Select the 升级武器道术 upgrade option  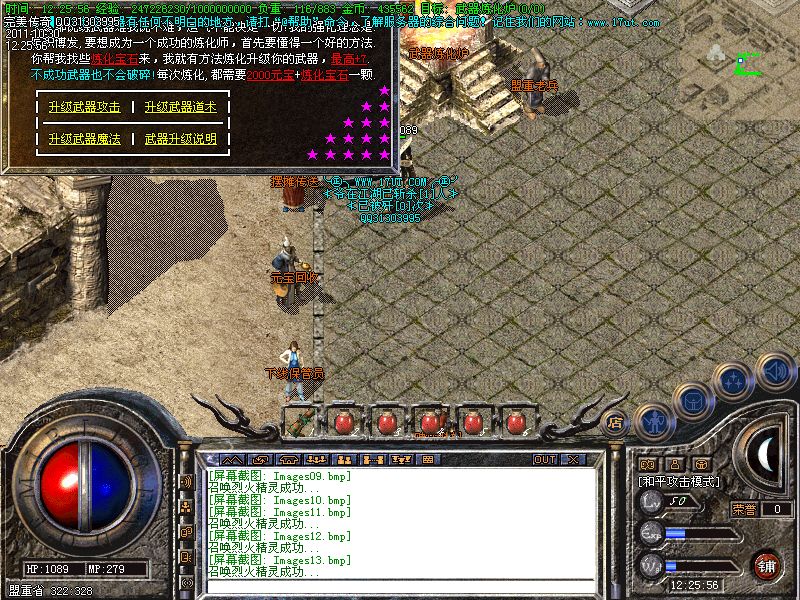[x=180, y=107]
